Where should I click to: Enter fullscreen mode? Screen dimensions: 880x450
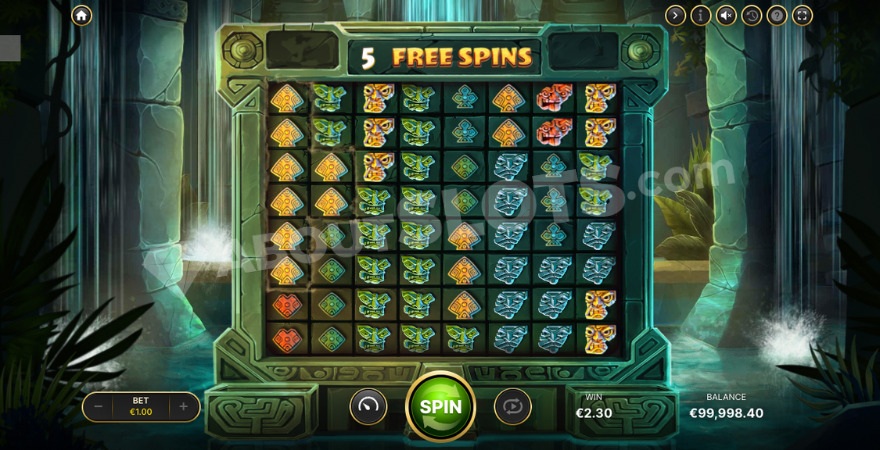tap(802, 15)
